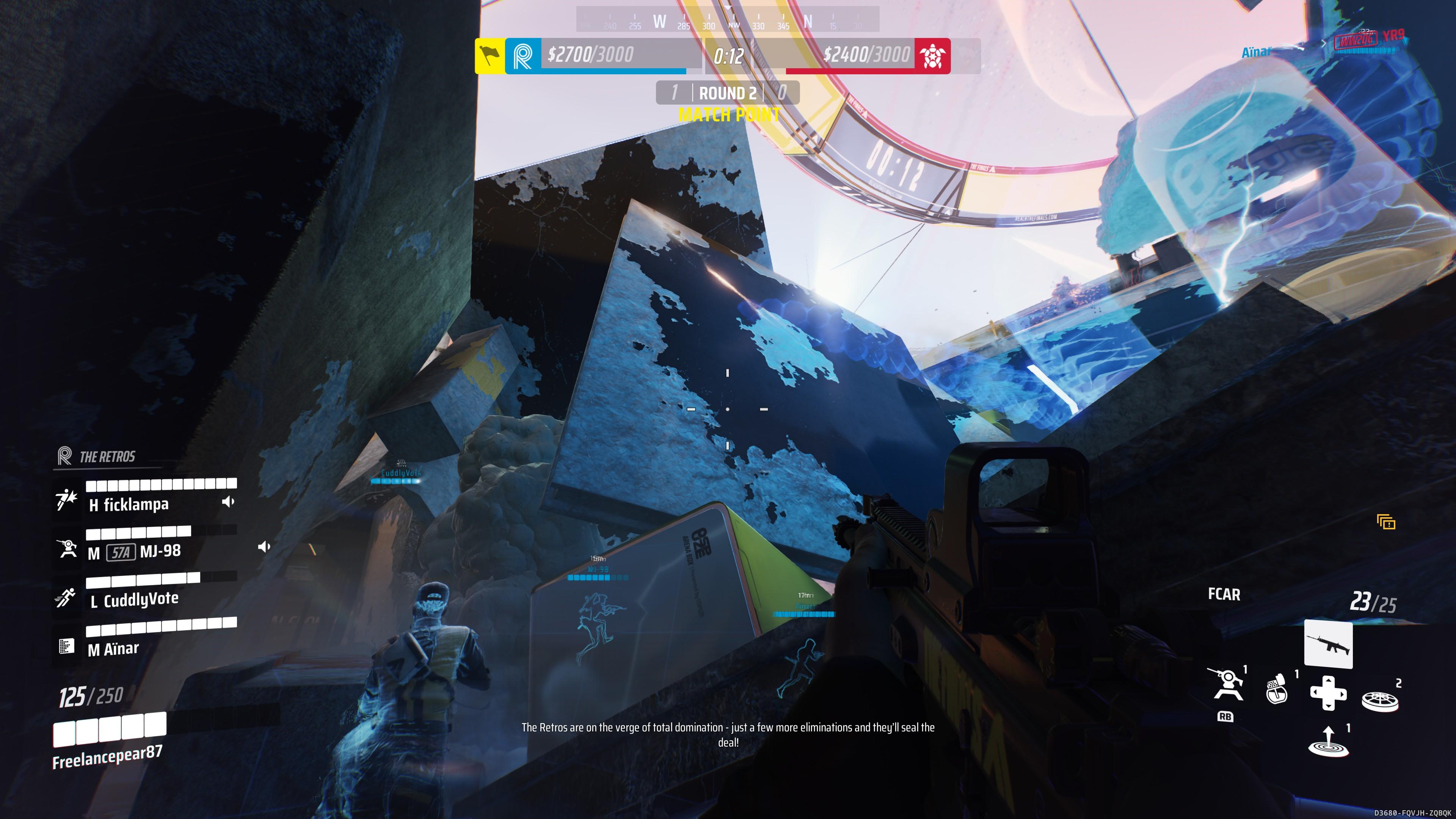
Task: Toggle ficklampa's voice speaker icon
Action: coord(228,502)
